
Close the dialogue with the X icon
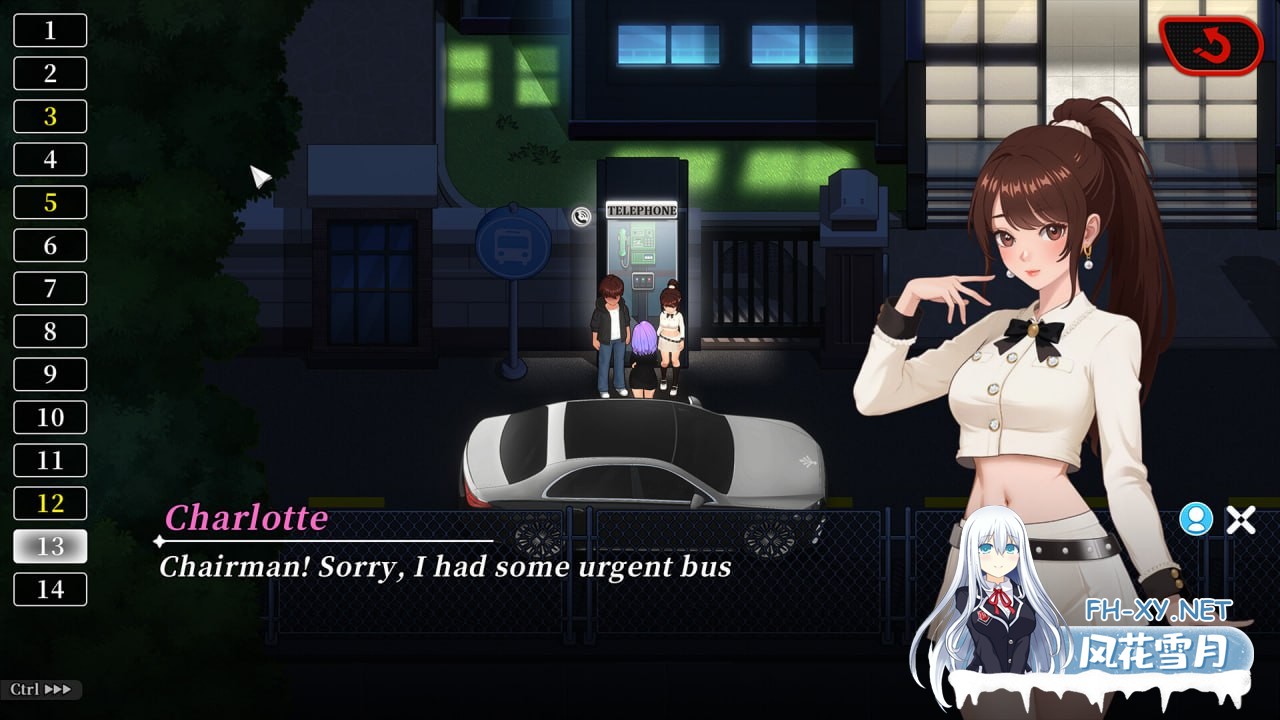(1241, 519)
